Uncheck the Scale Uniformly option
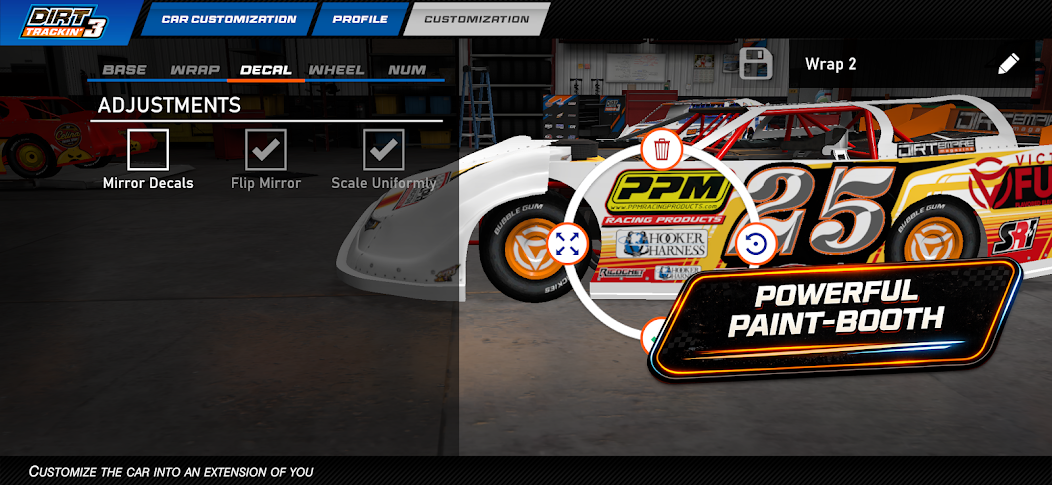1052x485 pixels. pos(383,150)
